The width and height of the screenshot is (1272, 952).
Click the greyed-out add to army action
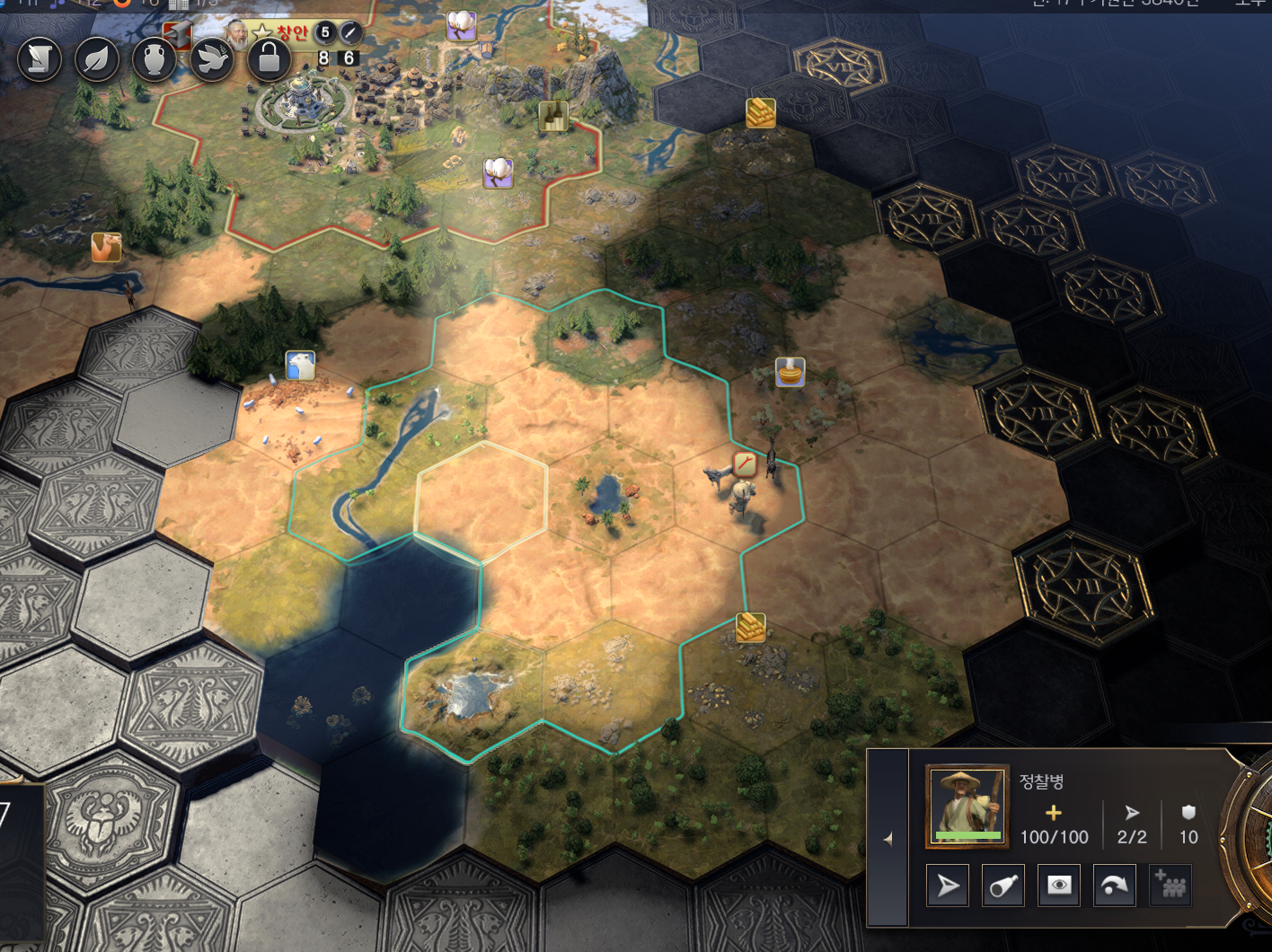tap(1170, 886)
